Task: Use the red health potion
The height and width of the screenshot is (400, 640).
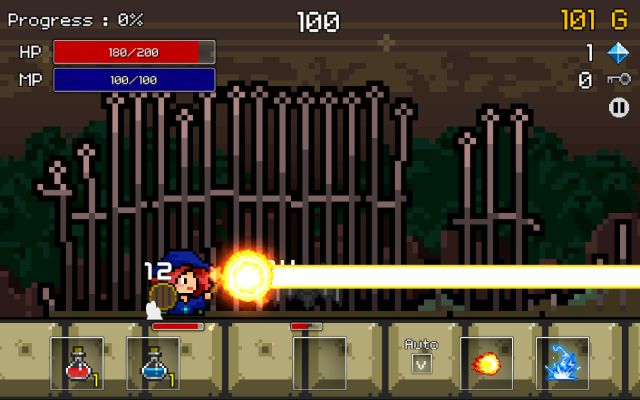Action: [78, 362]
